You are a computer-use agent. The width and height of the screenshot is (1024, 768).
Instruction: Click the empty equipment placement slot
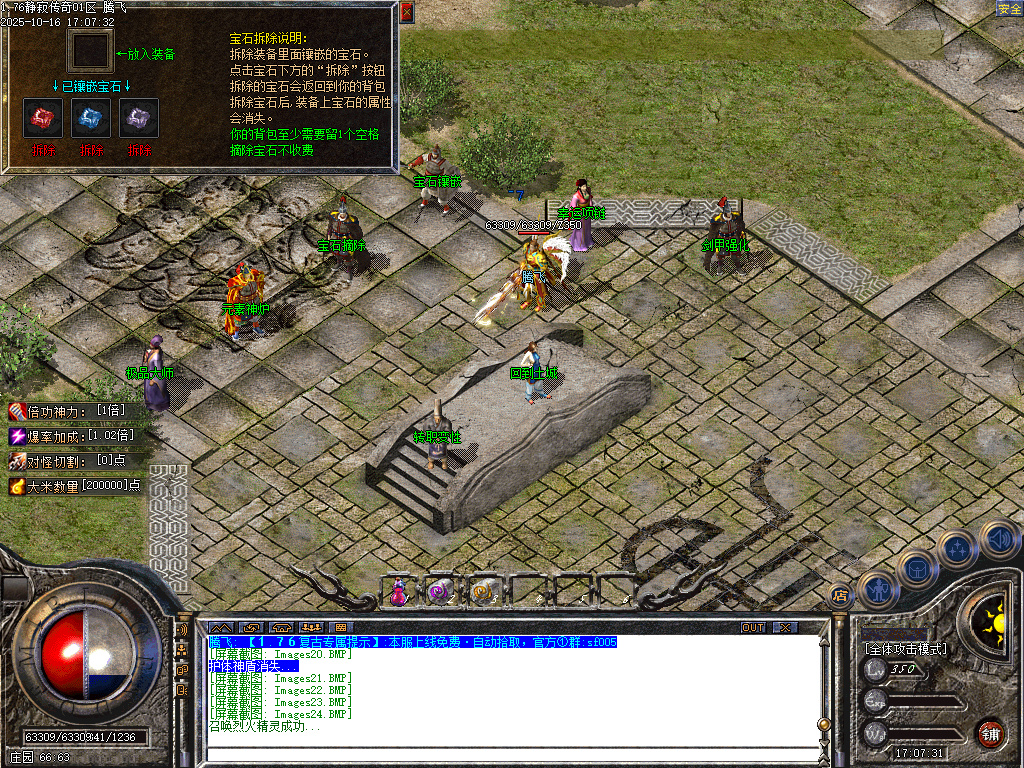tap(91, 51)
